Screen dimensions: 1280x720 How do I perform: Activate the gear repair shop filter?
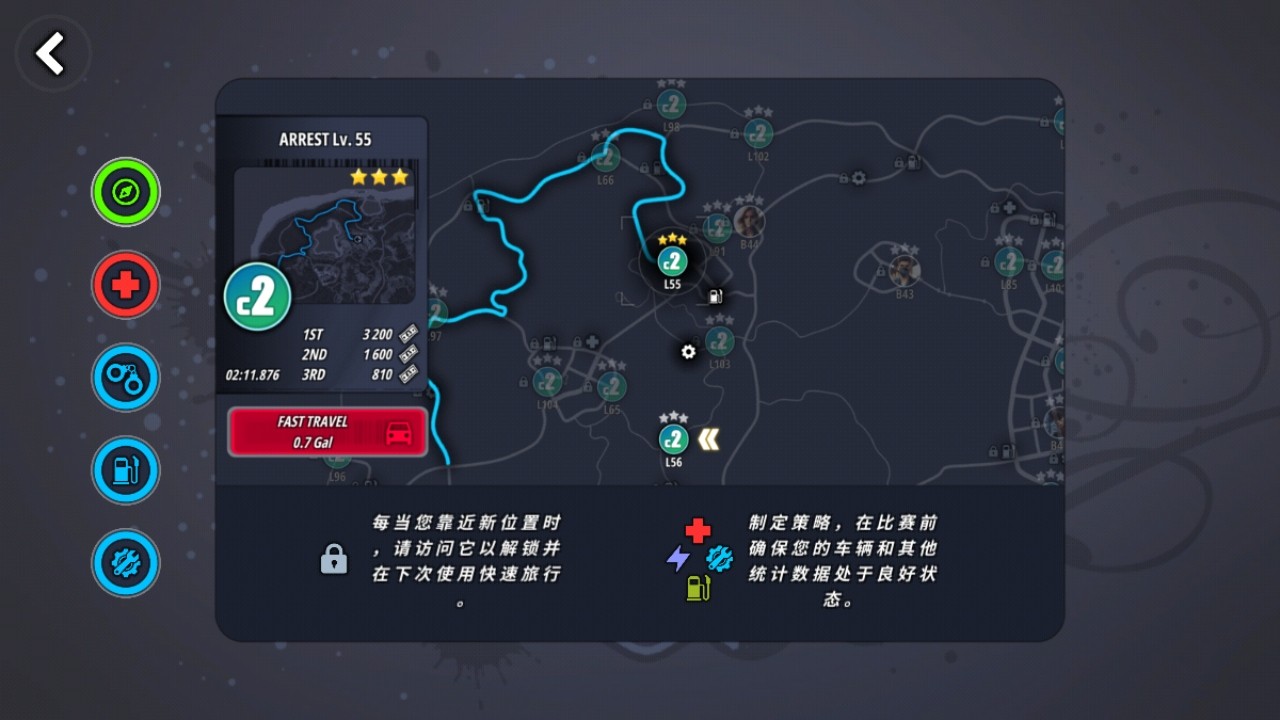pos(126,563)
